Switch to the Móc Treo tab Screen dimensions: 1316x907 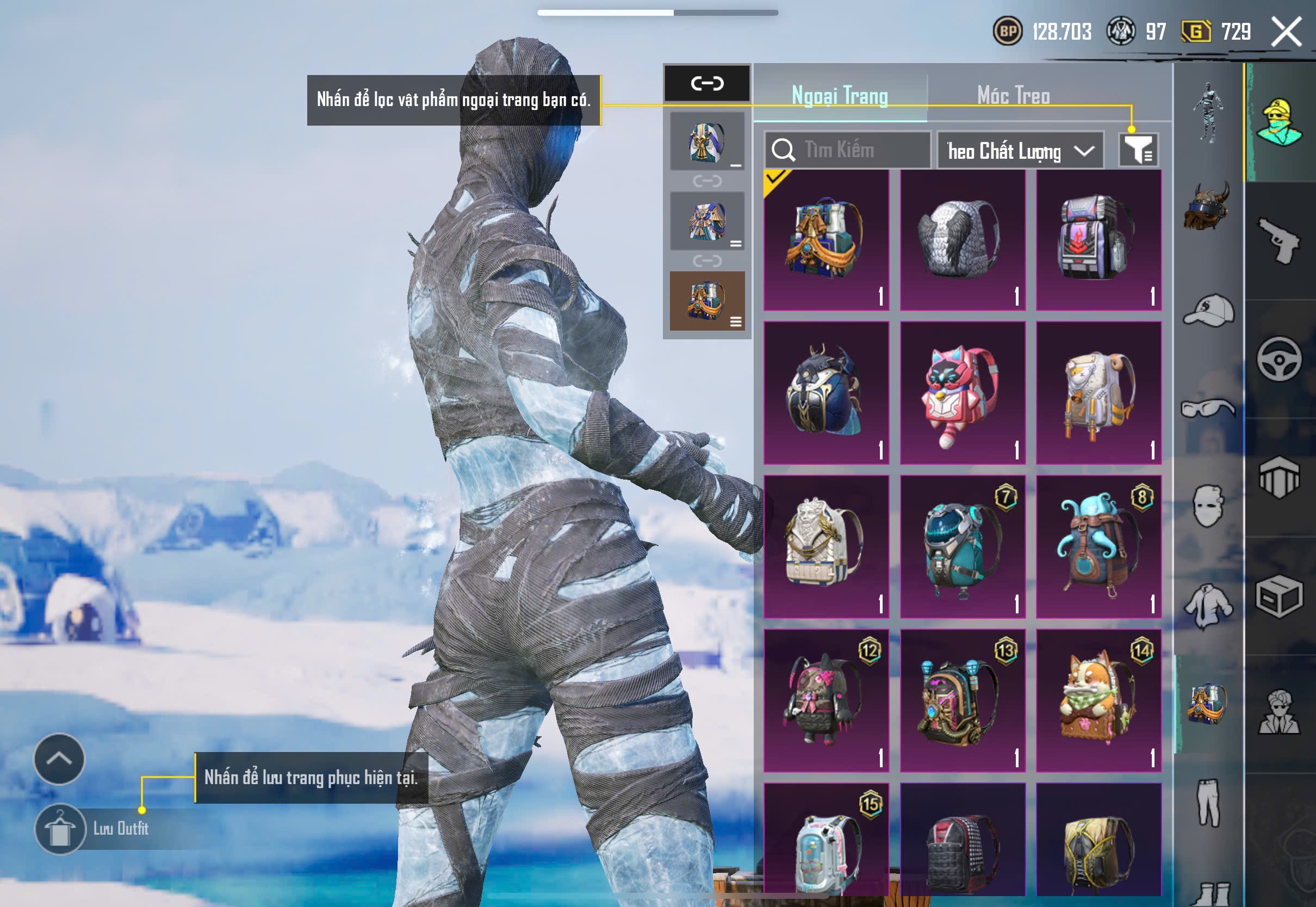(x=1013, y=96)
